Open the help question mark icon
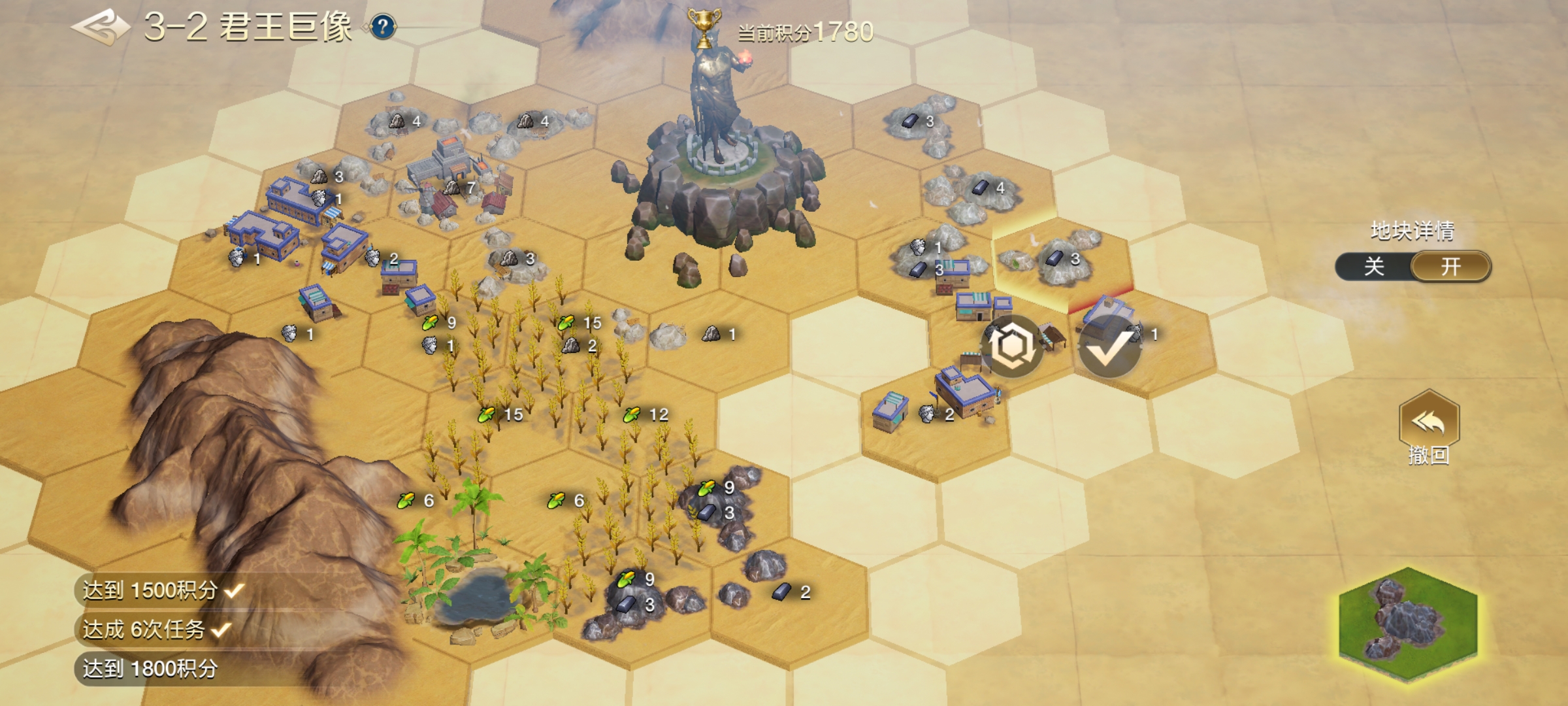Screen dimensions: 1568x706 [x=384, y=27]
